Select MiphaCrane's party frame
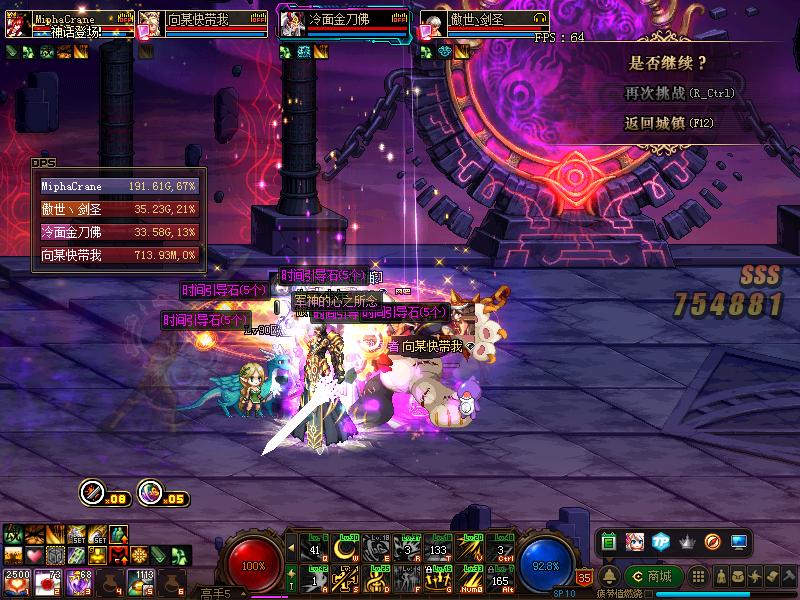This screenshot has width=800, height=600. (x=70, y=23)
